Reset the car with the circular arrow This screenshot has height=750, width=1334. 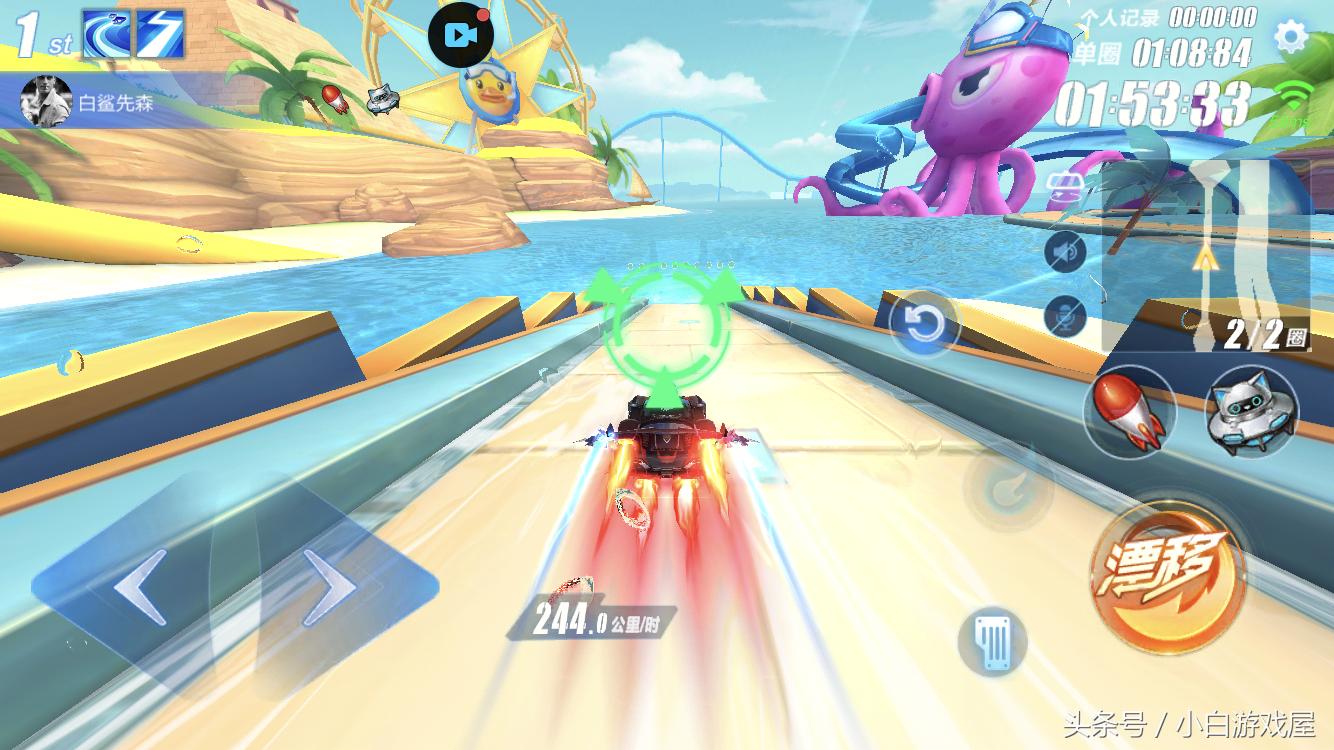click(922, 323)
